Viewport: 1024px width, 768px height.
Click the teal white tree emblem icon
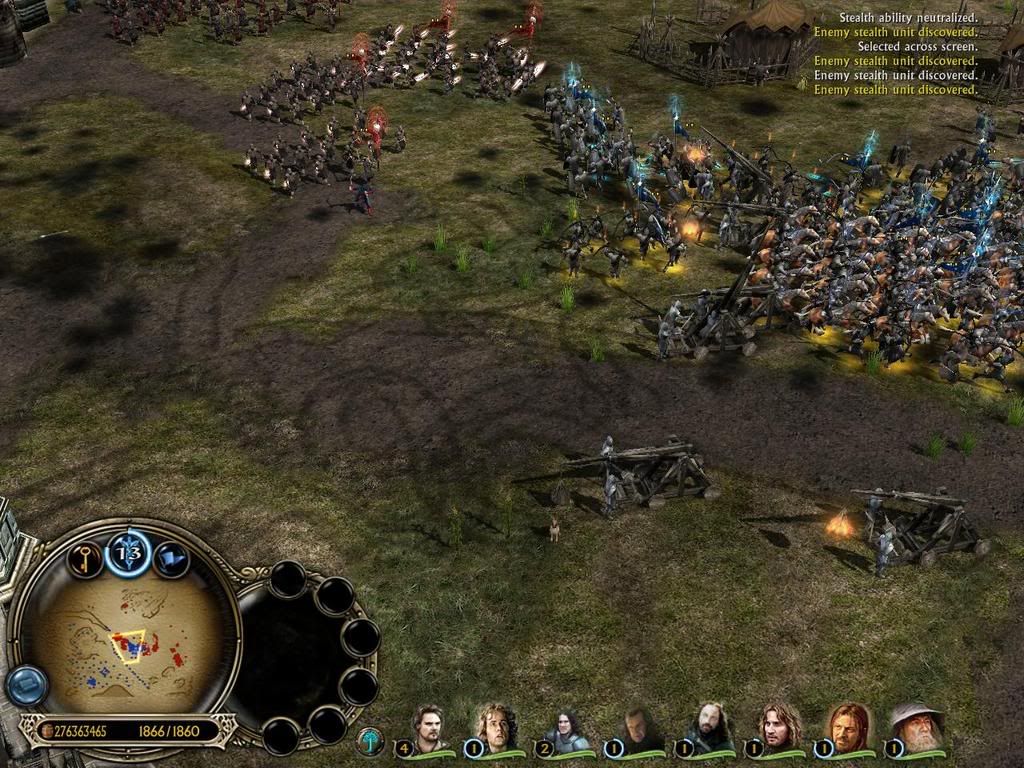[x=370, y=741]
